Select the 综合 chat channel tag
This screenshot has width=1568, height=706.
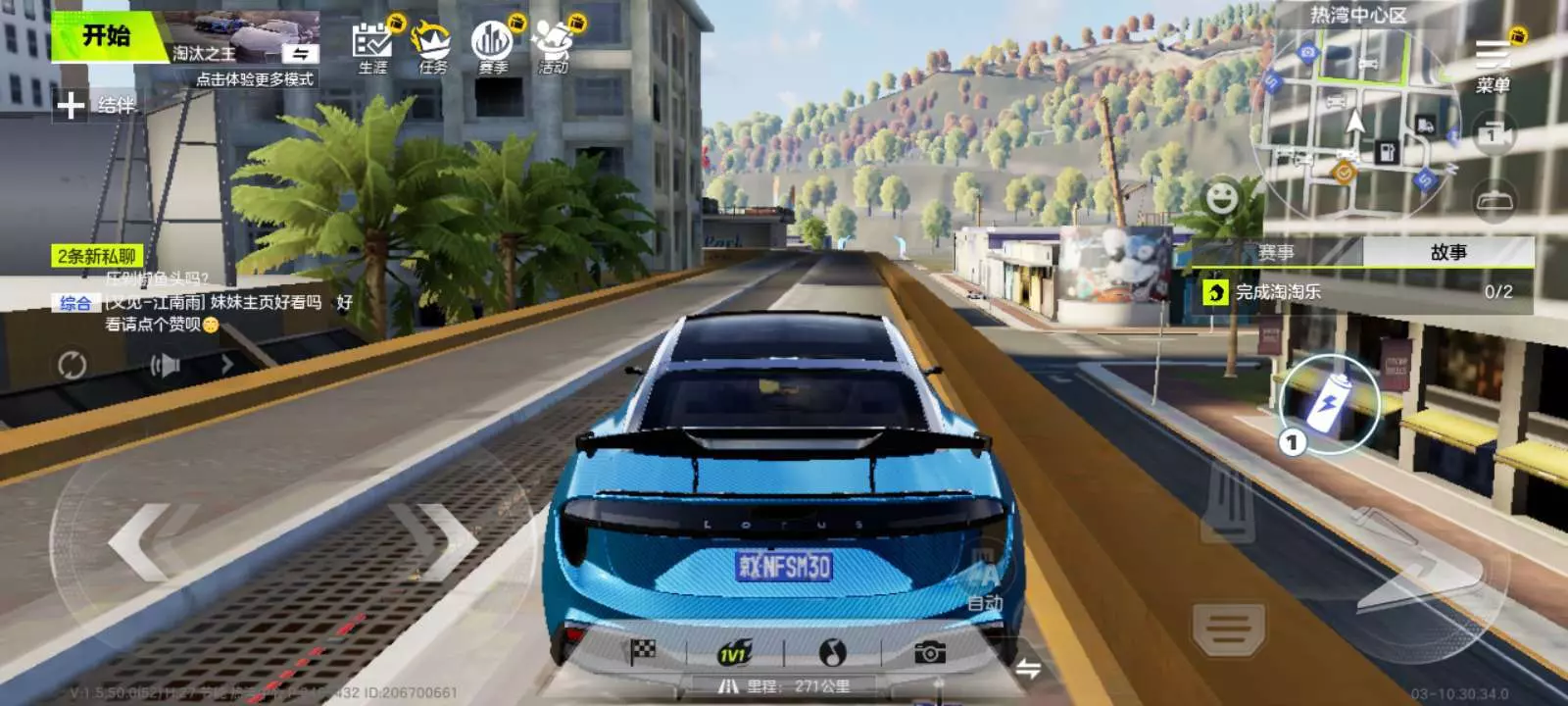pos(75,303)
